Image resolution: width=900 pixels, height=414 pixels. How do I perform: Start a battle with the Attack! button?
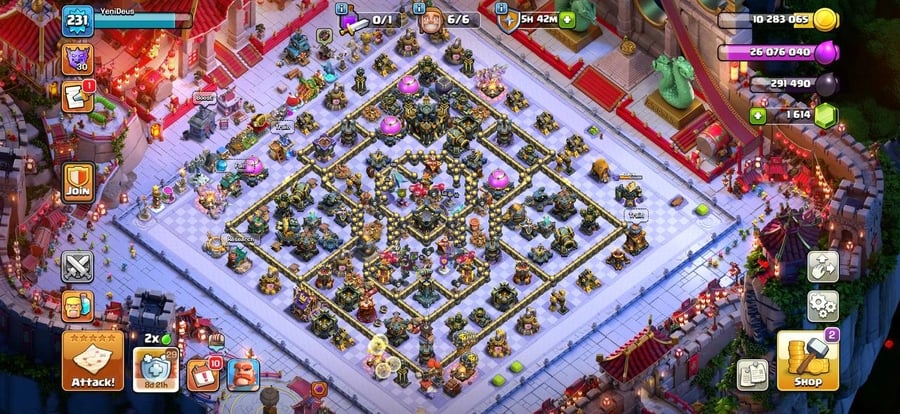coord(93,360)
